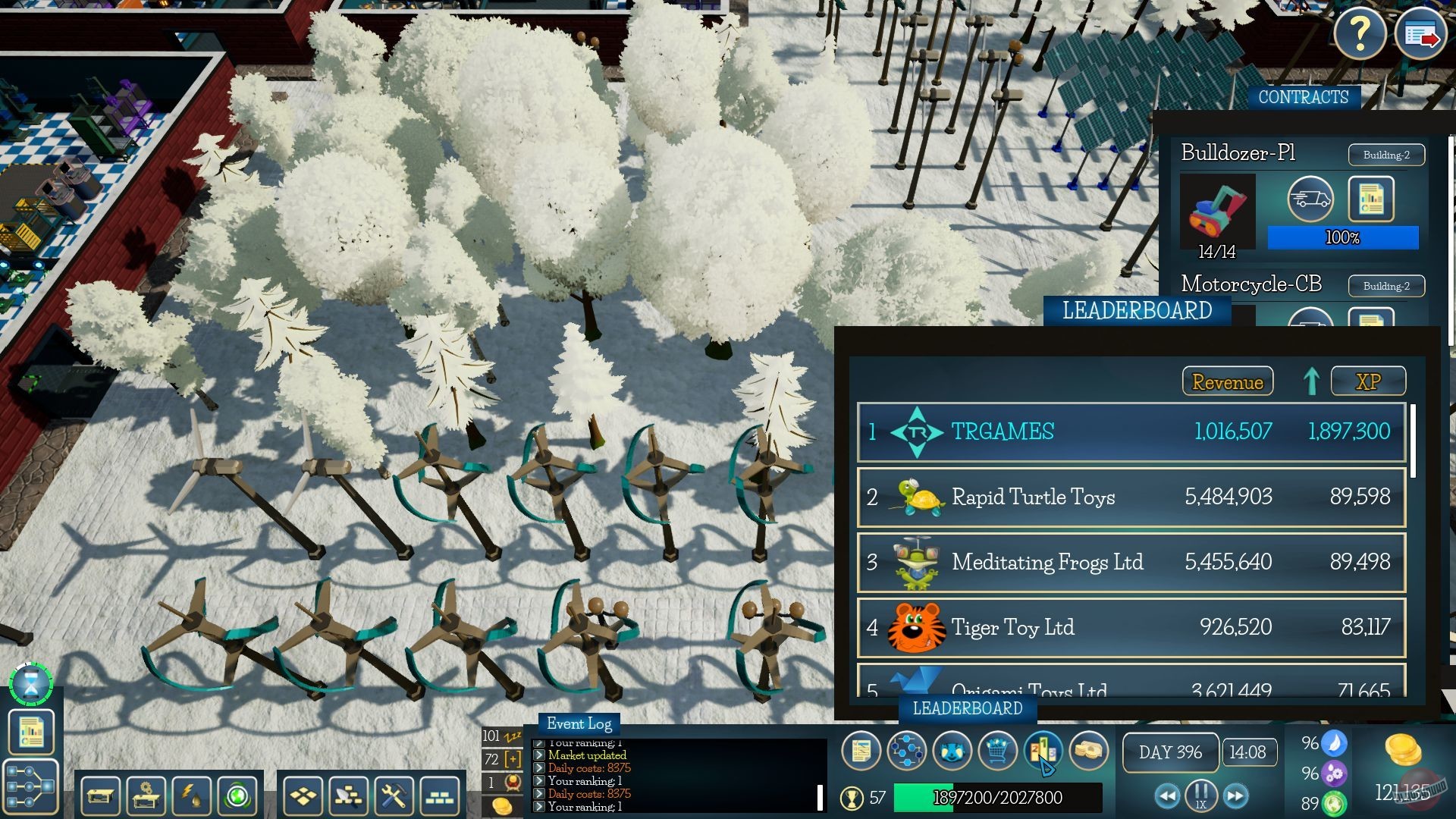The height and width of the screenshot is (819, 1456).
Task: Select the highlighted Leaderboard podium icon
Action: point(1043,752)
